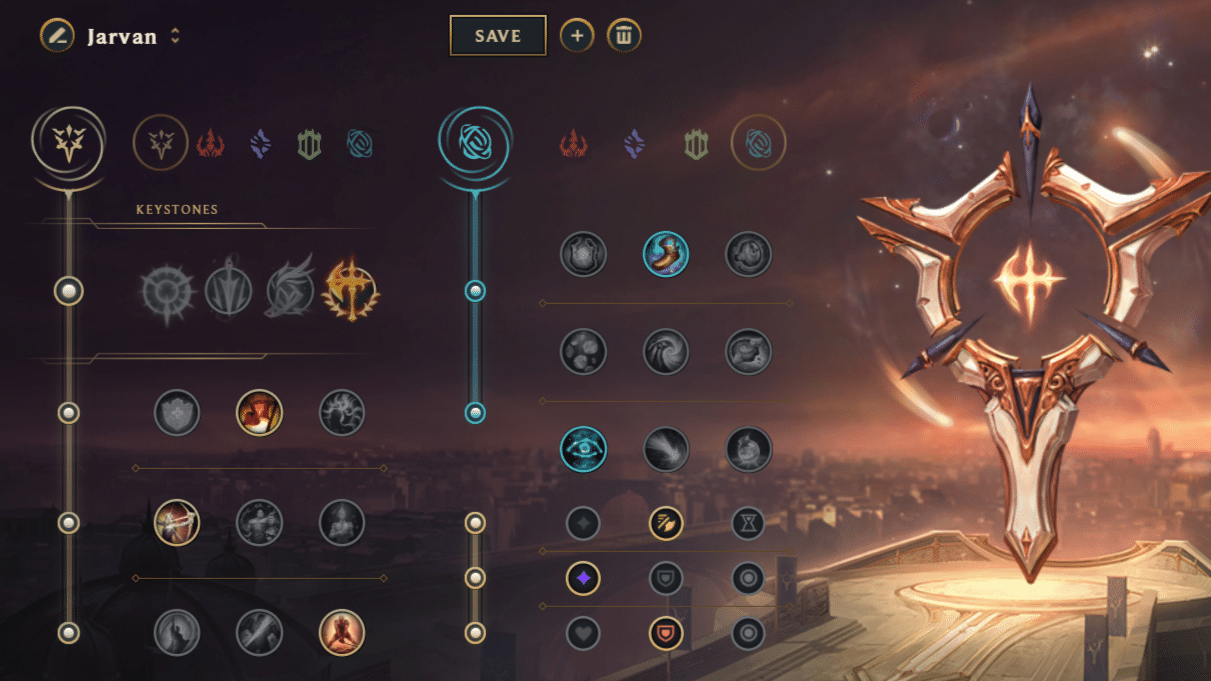1211x681 pixels.
Task: Switch primary path to red Domination
Action: [210, 144]
